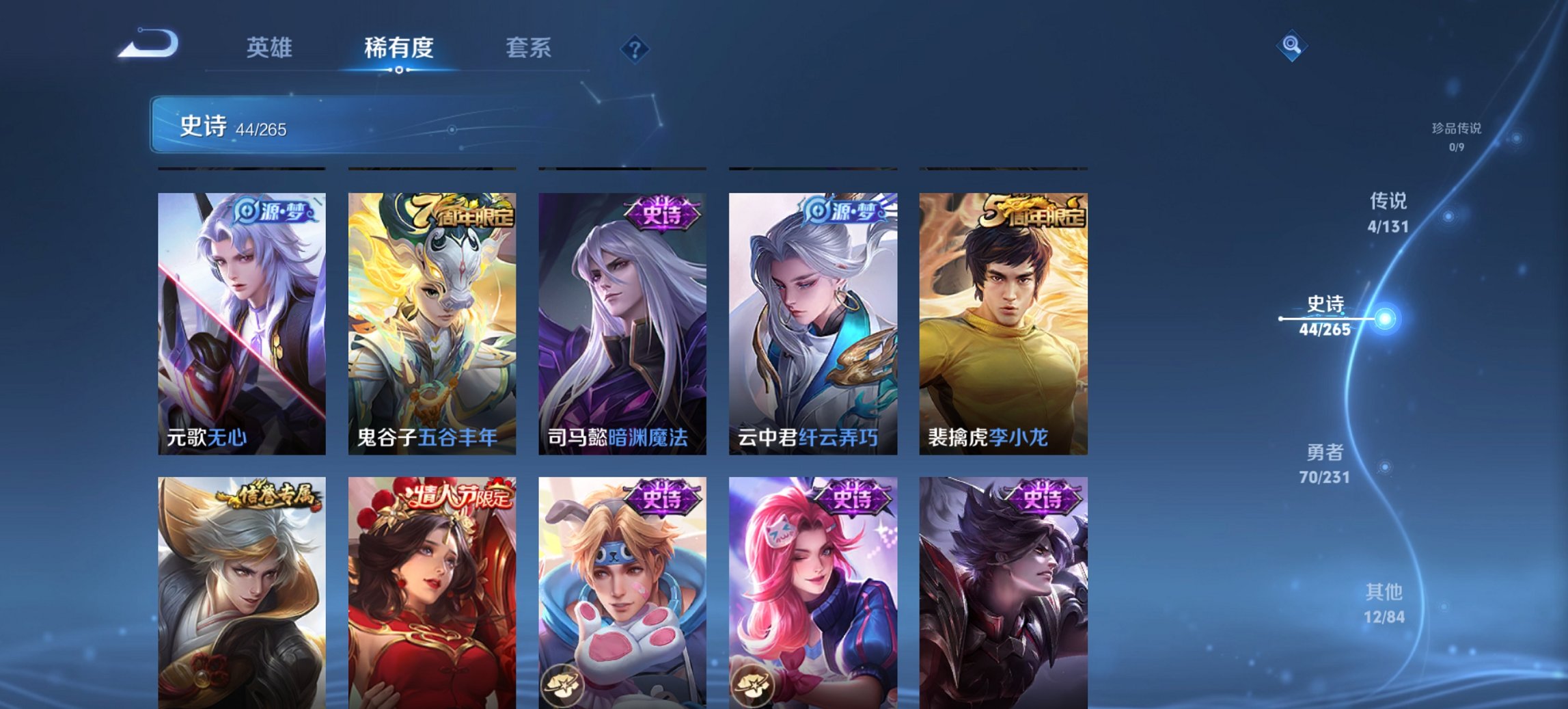
Task: Open the help question mark icon
Action: tap(635, 48)
